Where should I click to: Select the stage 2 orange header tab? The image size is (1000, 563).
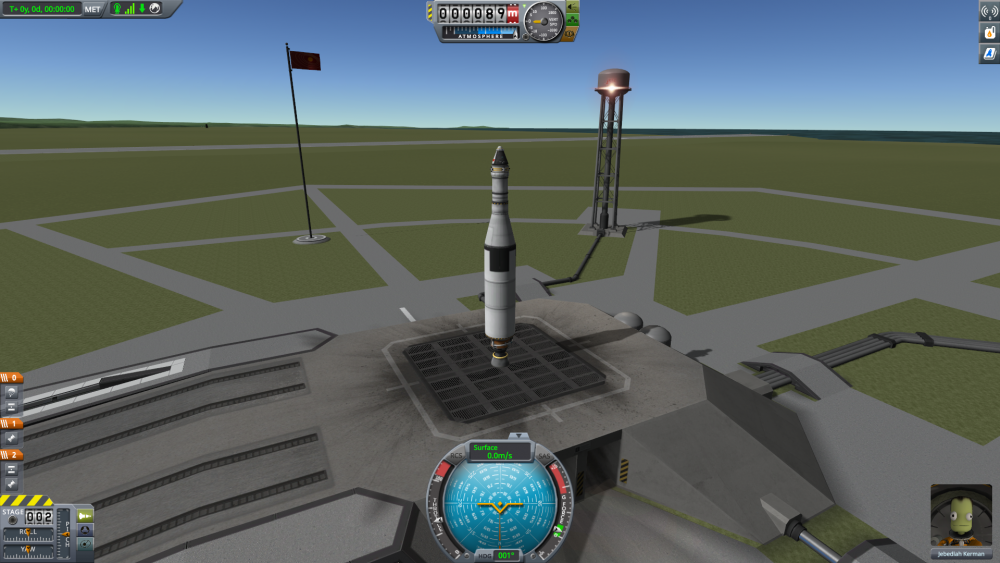point(11,455)
